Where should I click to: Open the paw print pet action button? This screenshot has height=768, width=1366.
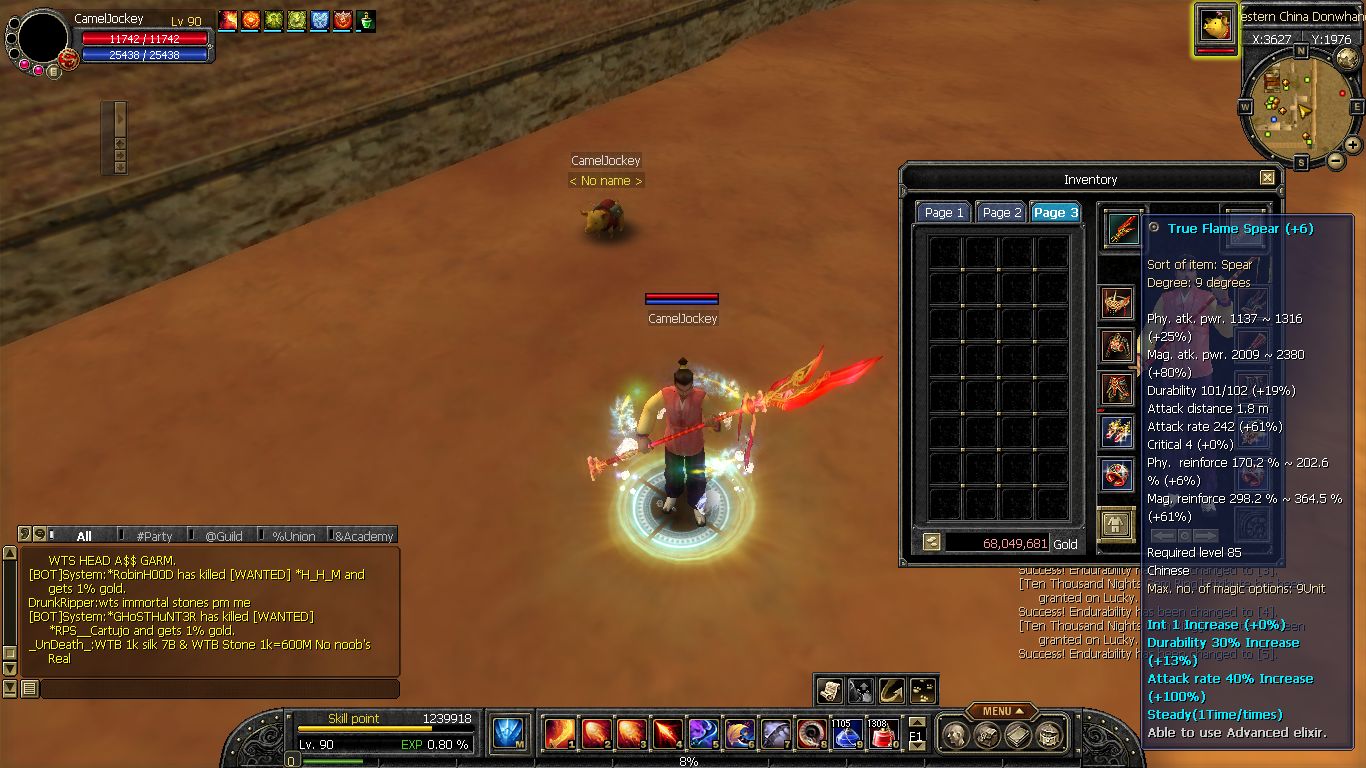coord(923,690)
